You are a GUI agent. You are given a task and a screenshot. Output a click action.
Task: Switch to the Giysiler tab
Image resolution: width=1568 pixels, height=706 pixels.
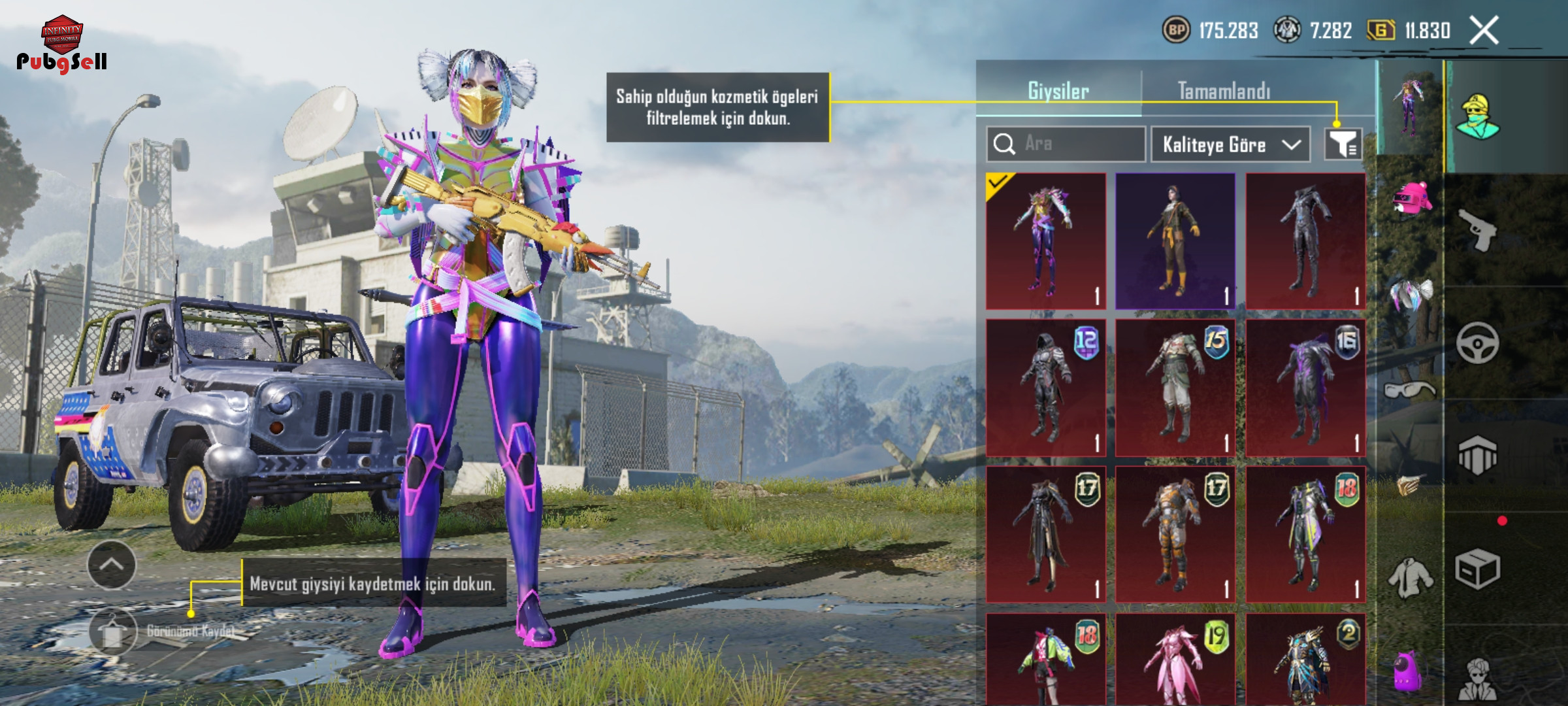coord(1058,91)
